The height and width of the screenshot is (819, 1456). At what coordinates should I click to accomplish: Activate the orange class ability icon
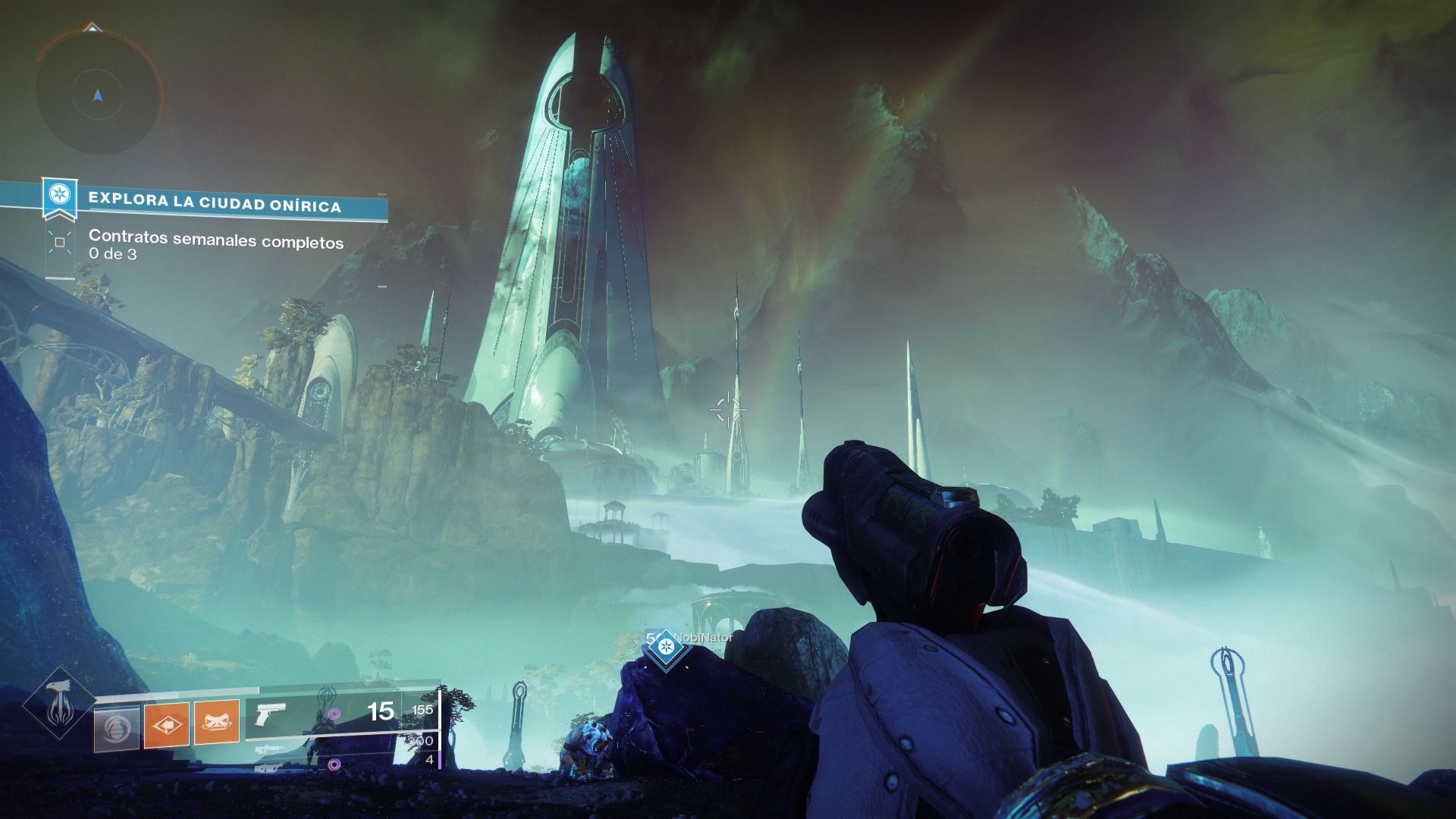[217, 723]
